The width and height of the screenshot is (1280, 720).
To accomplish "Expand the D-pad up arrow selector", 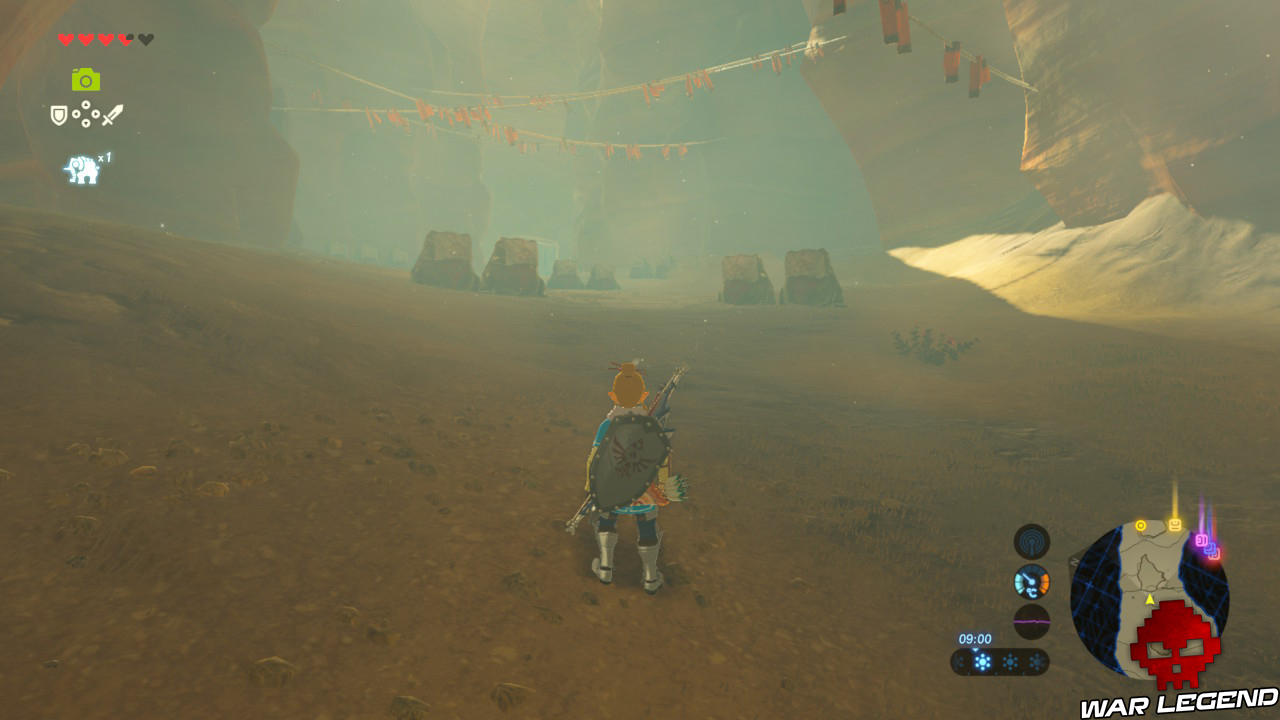I will 87,105.
